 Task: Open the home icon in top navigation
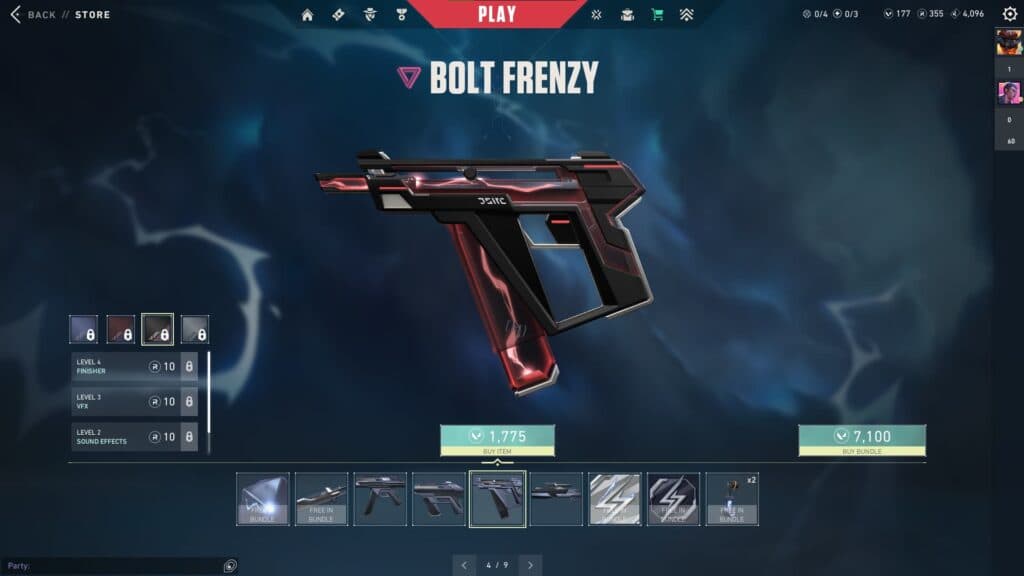click(307, 15)
